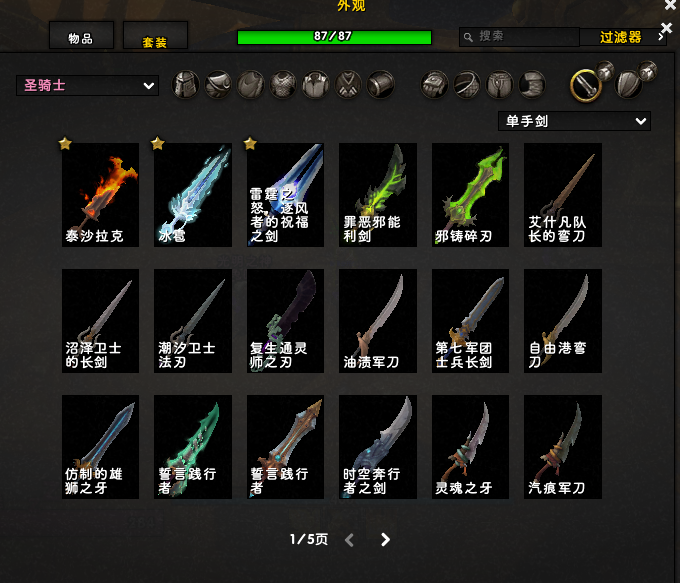Go to the next appearance page
Viewport: 680px width, 583px height.
(x=386, y=540)
